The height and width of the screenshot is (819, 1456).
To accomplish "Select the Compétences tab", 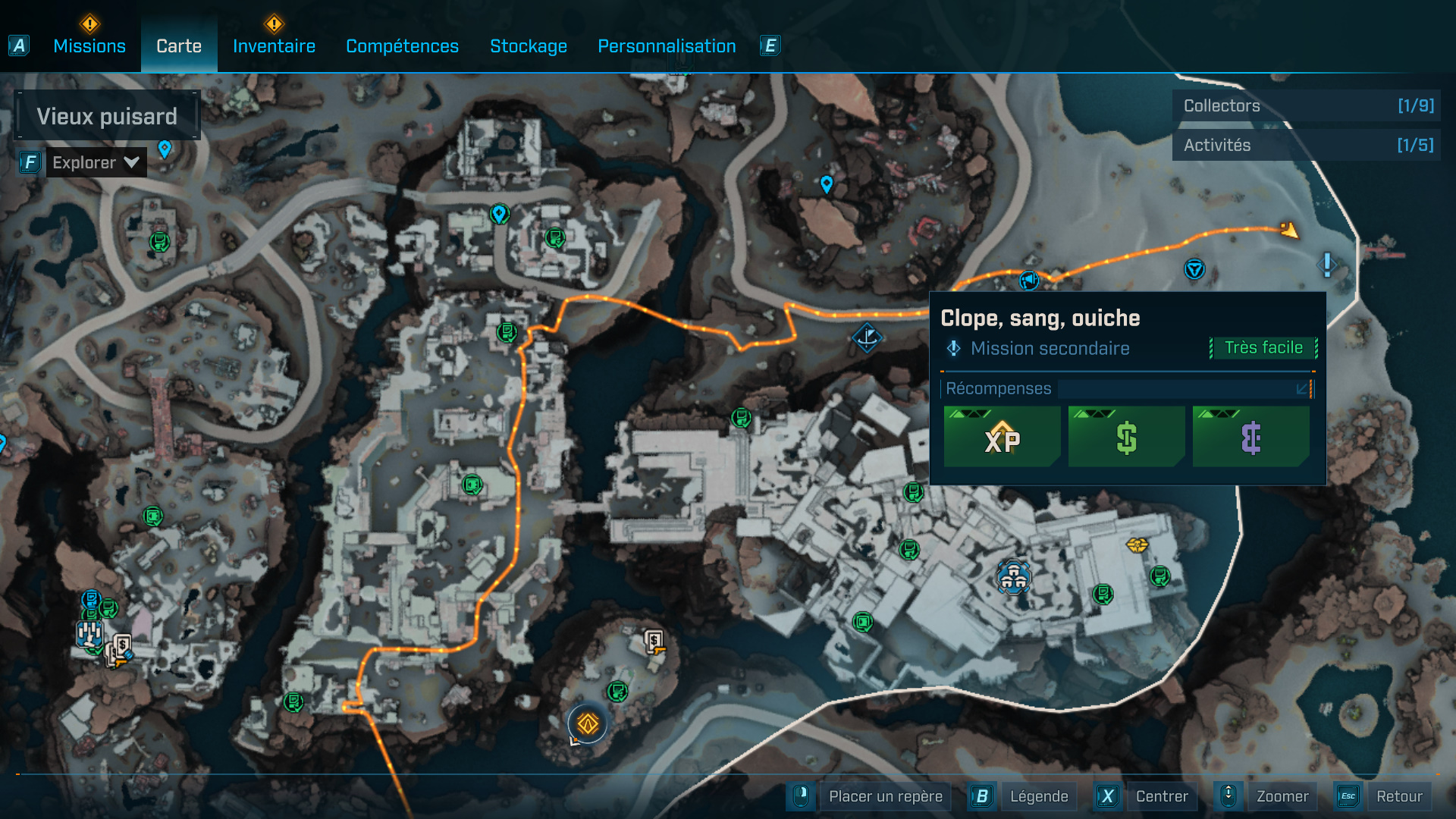I will [x=402, y=46].
